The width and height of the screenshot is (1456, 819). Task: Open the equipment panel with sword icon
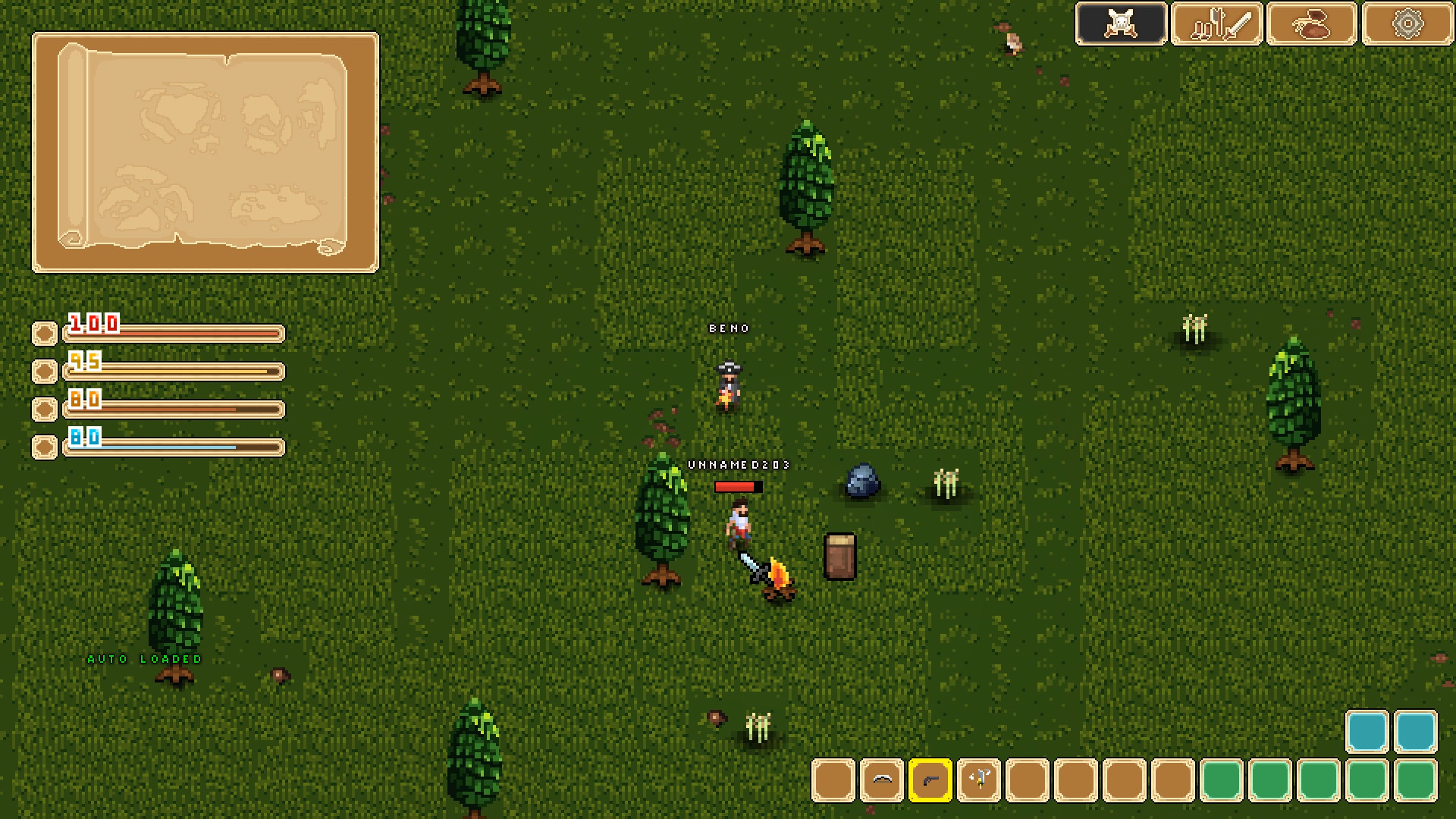(1216, 24)
